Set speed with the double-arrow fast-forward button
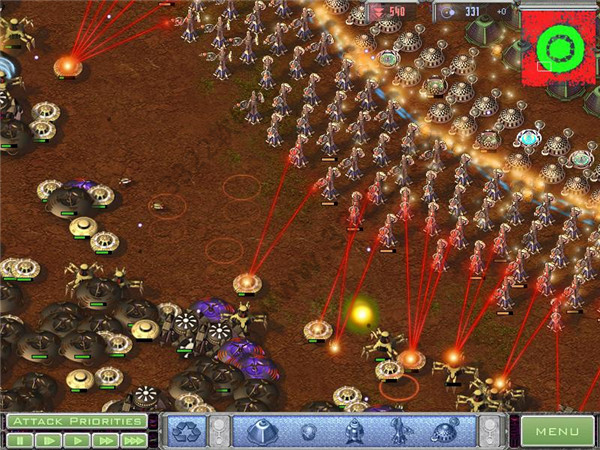 [105, 439]
